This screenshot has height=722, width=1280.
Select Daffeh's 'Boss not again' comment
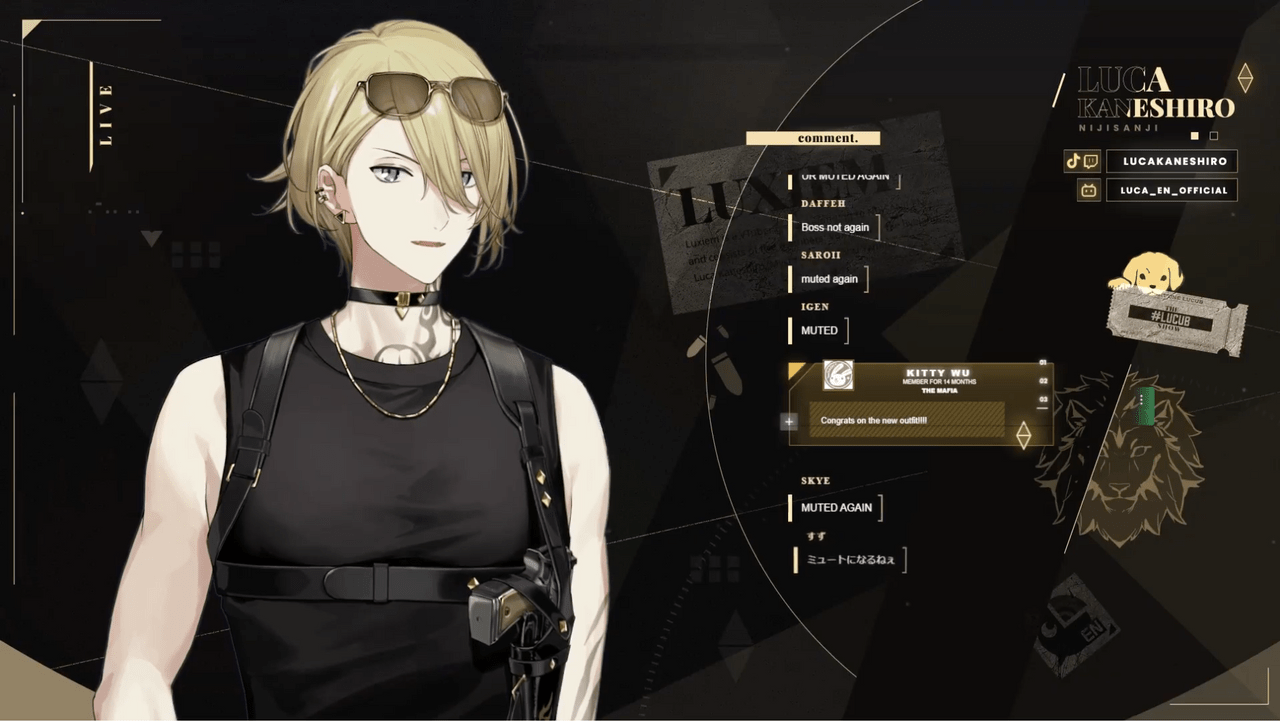pyautogui.click(x=834, y=227)
